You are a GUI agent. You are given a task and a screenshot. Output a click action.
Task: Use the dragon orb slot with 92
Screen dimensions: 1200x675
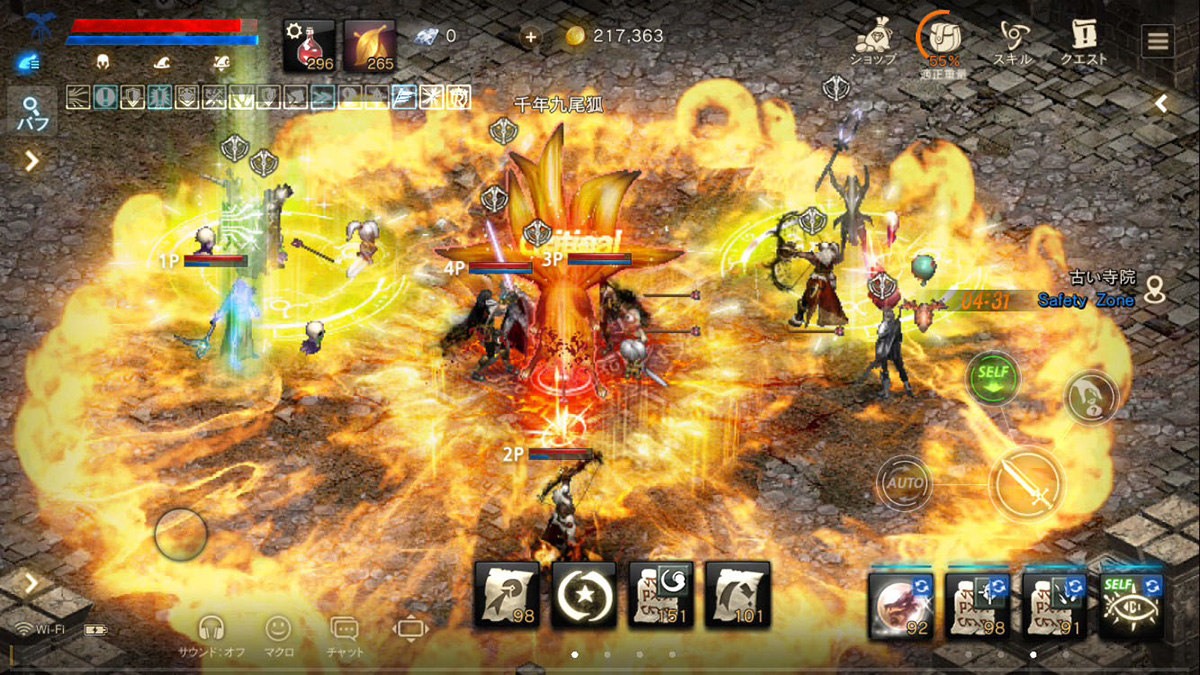(x=901, y=605)
